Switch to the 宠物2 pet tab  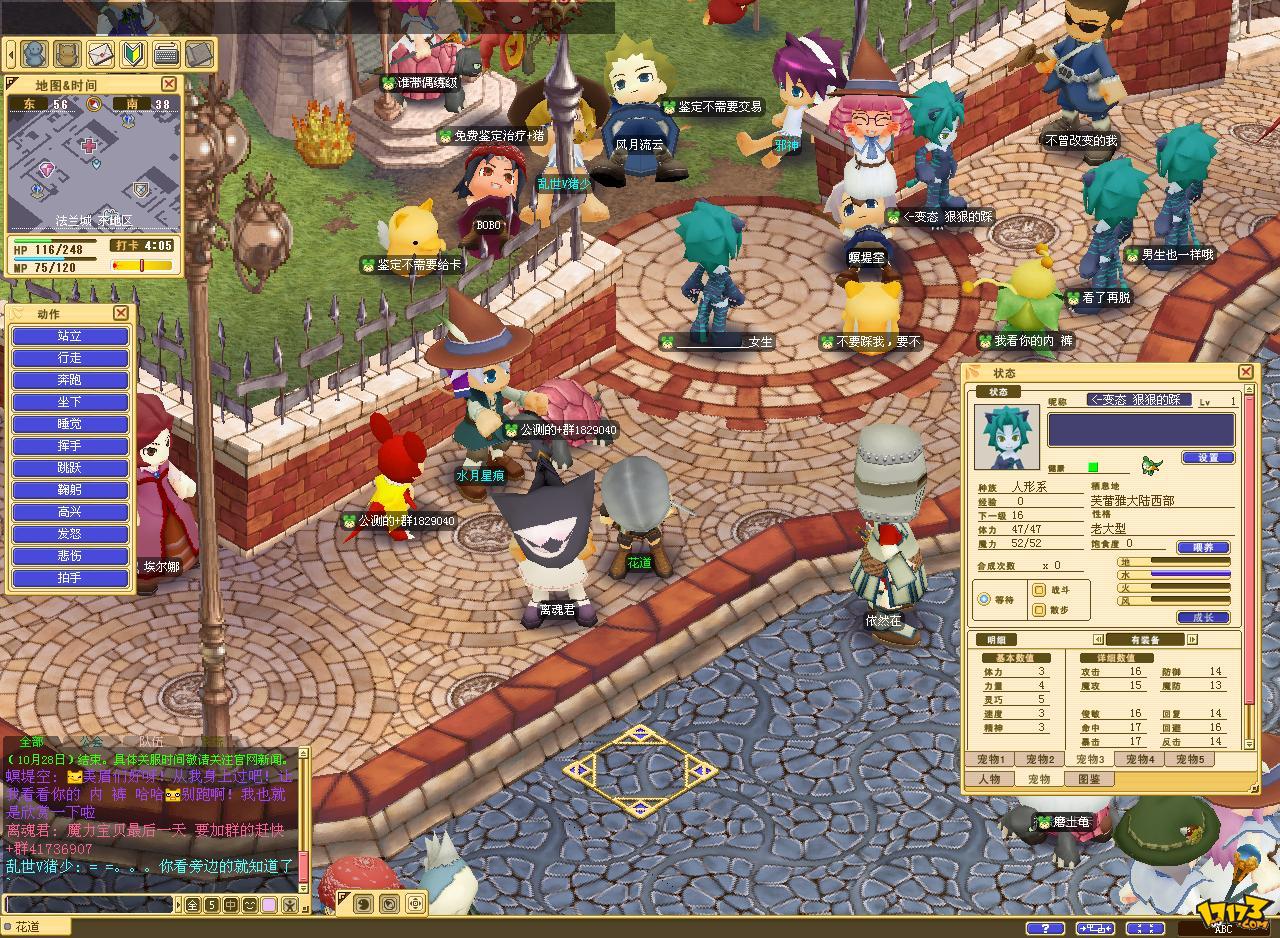click(x=1040, y=760)
